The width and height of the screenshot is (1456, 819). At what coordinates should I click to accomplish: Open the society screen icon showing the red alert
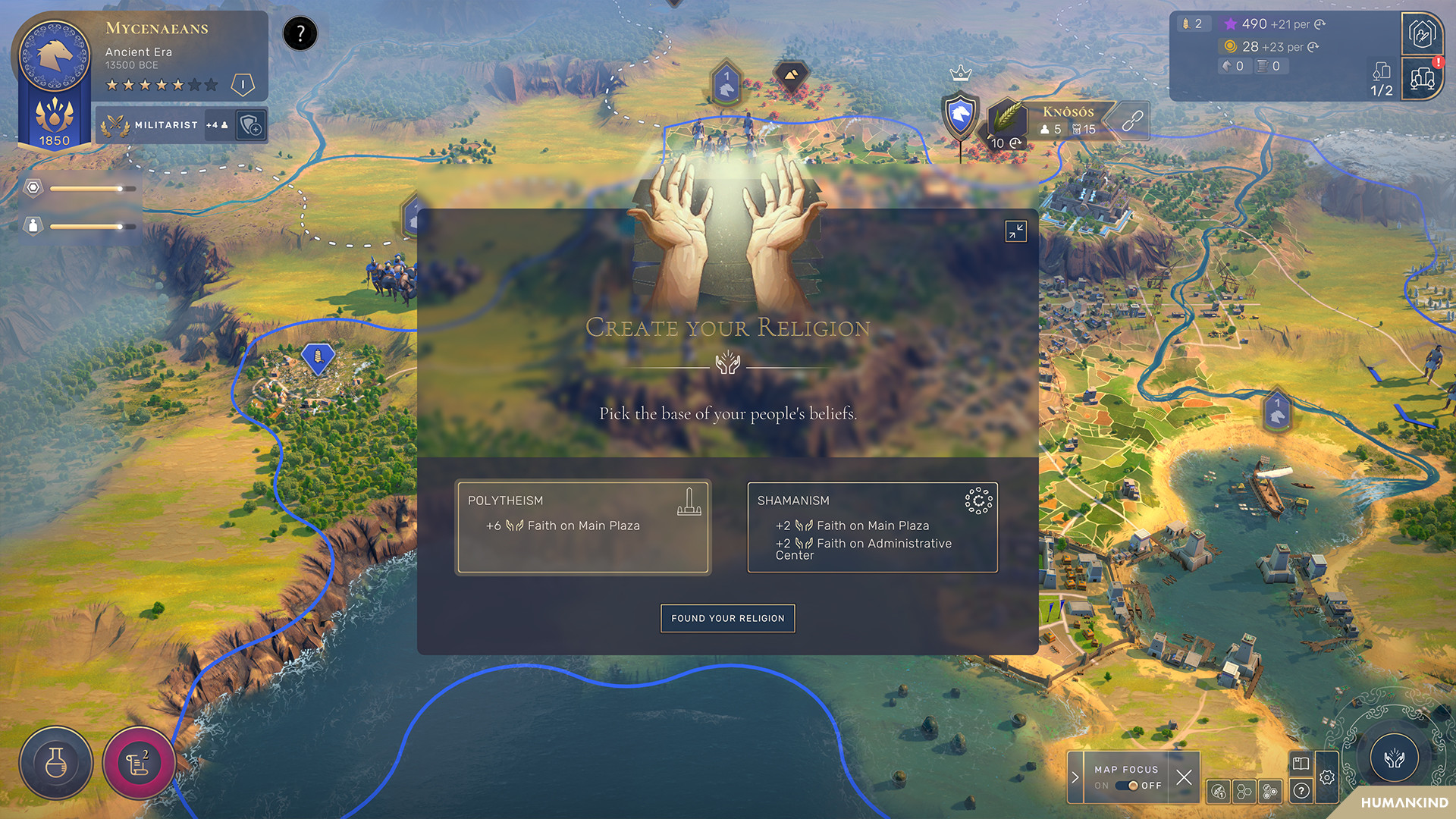click(x=1423, y=80)
